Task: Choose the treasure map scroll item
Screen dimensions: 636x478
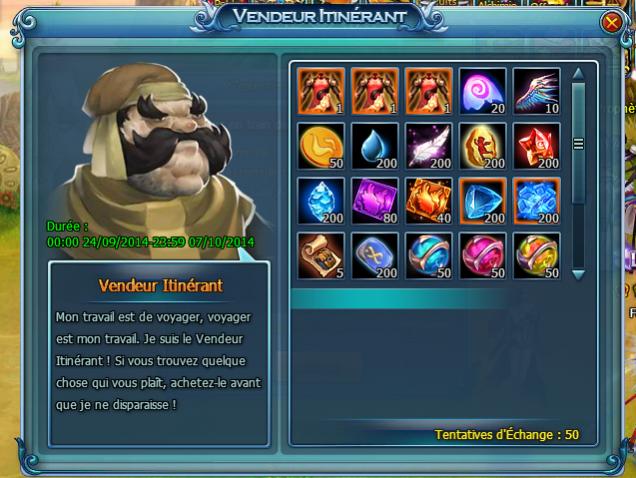Action: (x=321, y=255)
